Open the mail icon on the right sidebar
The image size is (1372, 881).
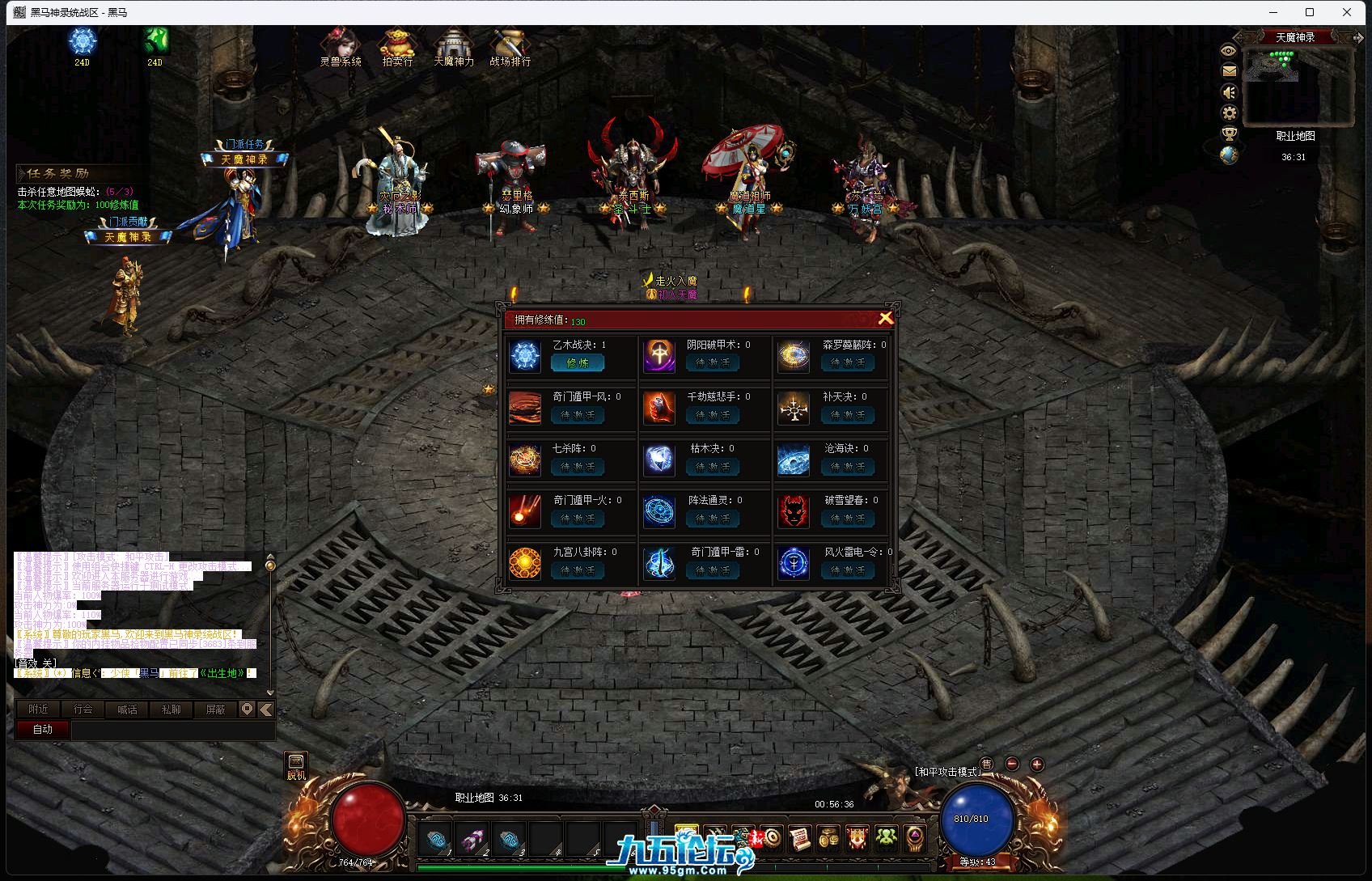1229,70
